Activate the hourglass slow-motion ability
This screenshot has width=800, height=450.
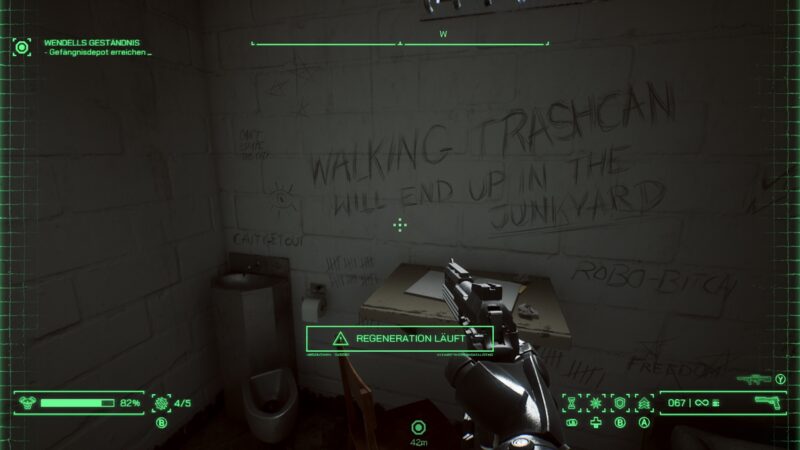point(572,403)
